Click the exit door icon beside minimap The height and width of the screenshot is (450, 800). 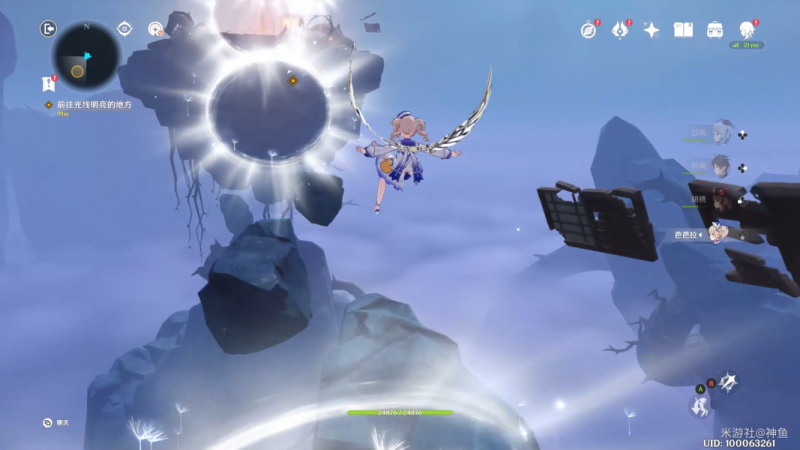tap(48, 28)
